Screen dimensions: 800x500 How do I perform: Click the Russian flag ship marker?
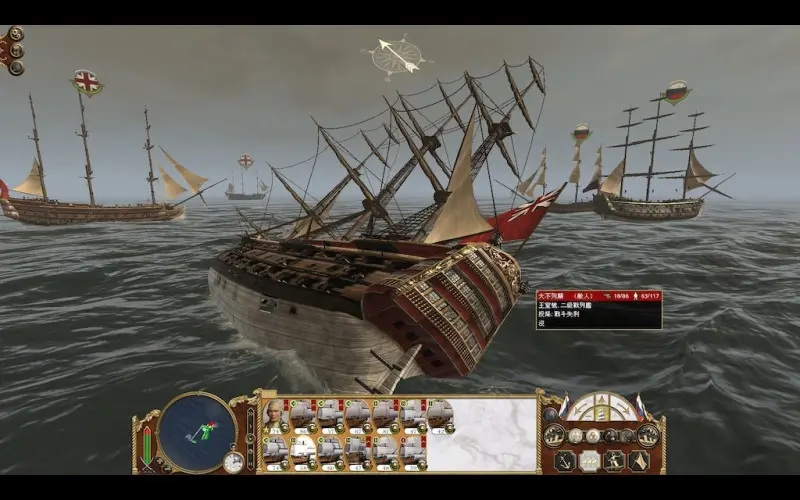[677, 92]
